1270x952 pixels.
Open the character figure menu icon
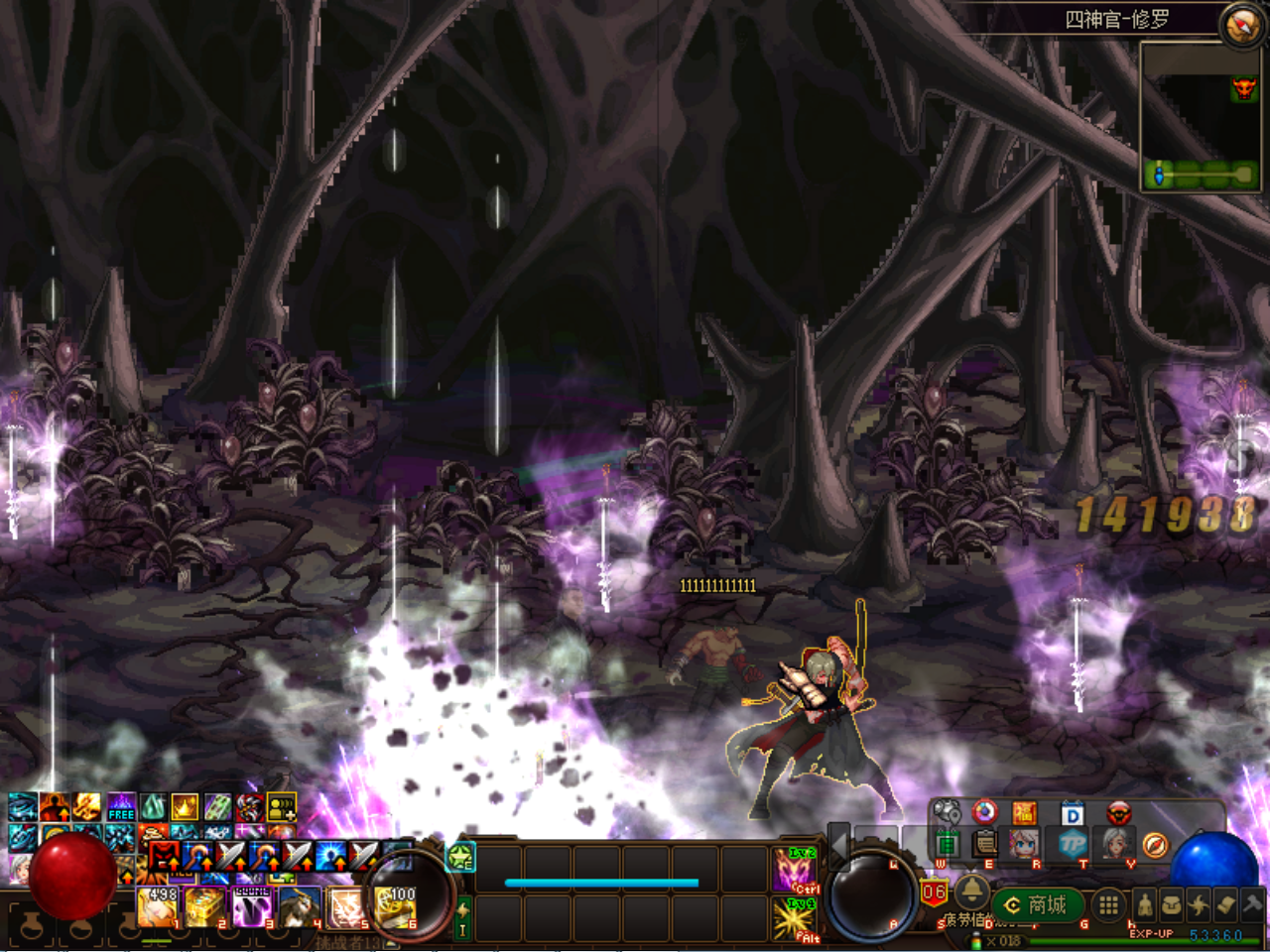click(x=1144, y=904)
